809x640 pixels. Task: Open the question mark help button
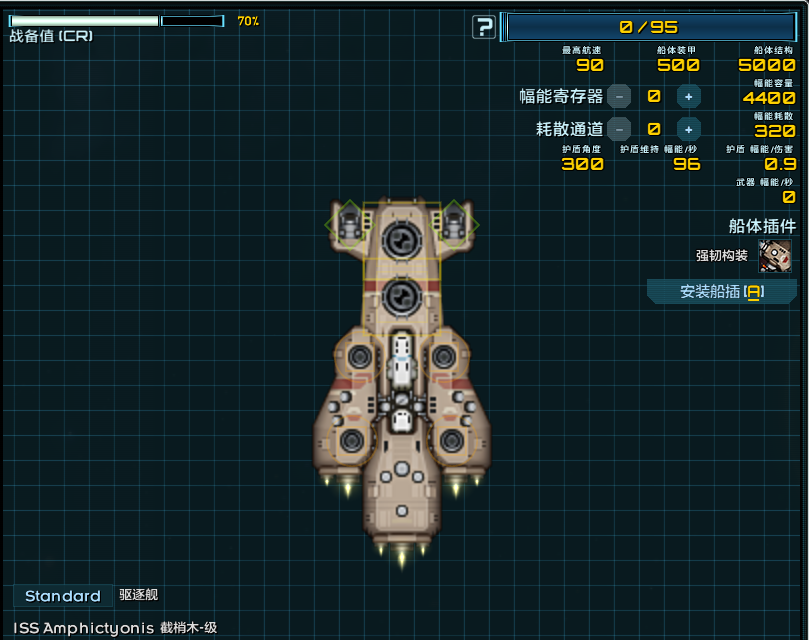coord(484,27)
